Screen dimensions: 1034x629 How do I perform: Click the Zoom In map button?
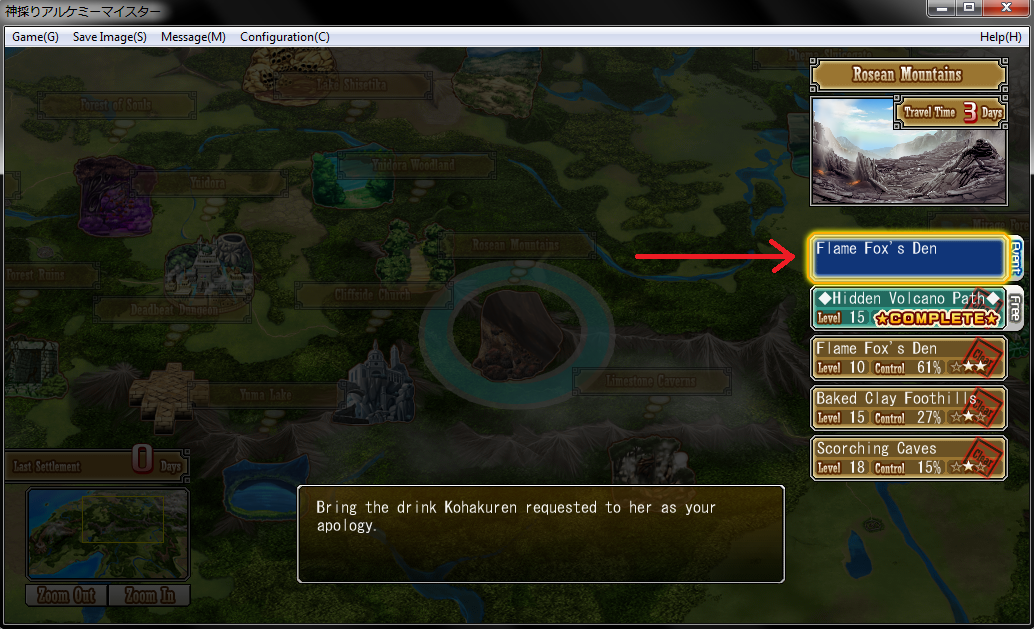click(148, 595)
